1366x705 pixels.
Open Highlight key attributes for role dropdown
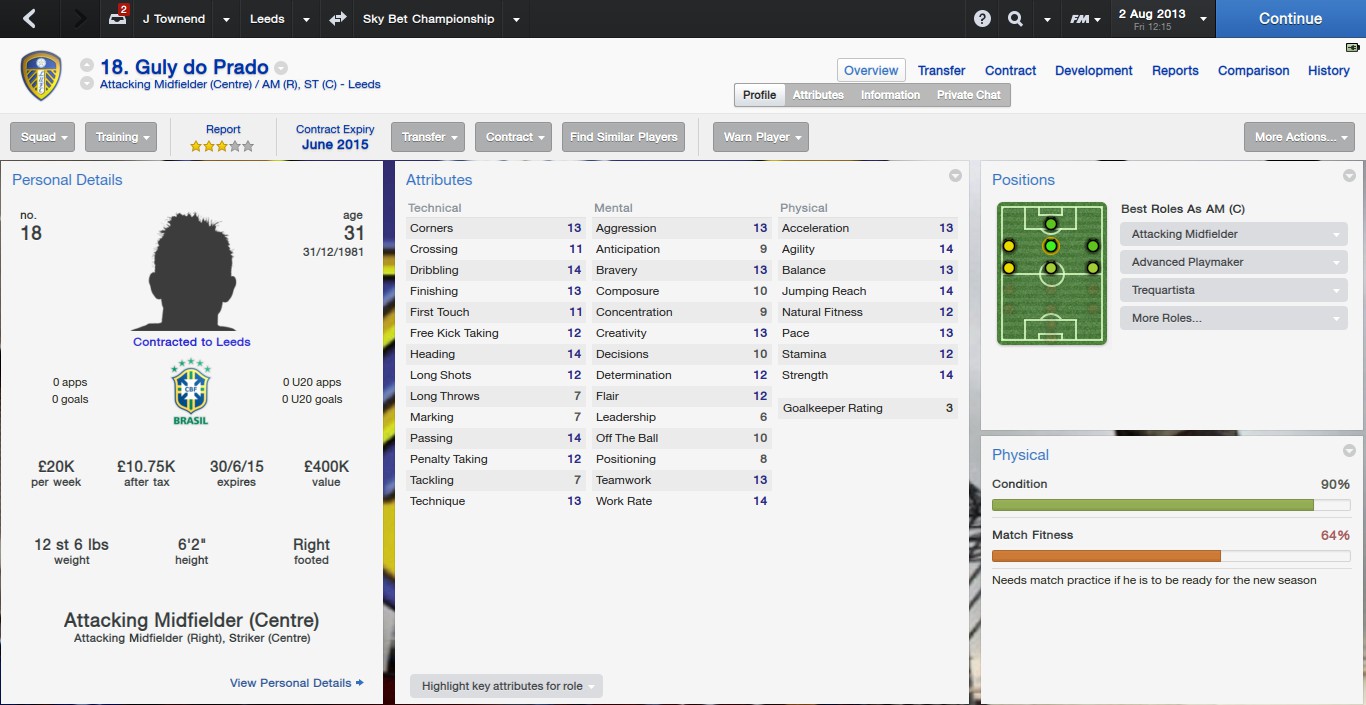click(x=507, y=686)
